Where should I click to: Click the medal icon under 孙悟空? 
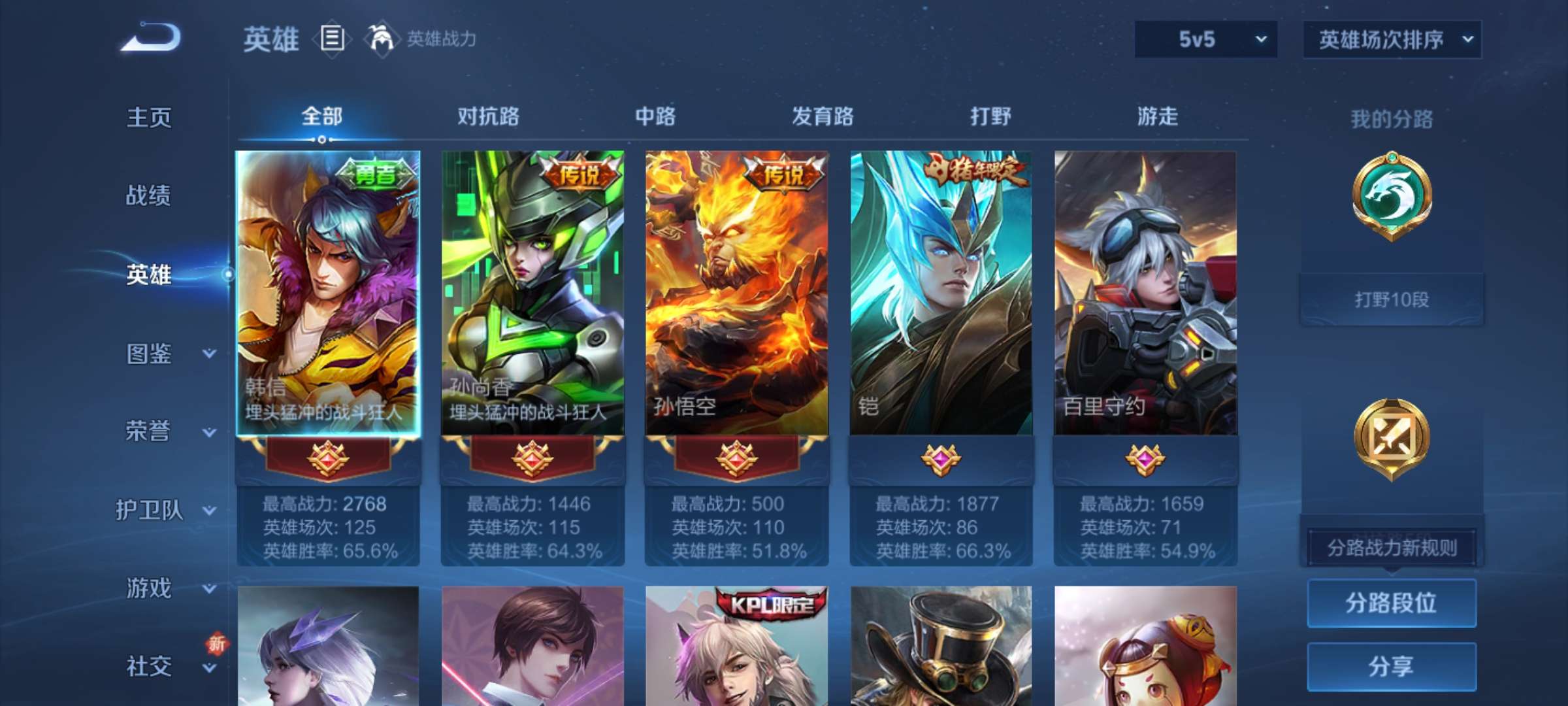[737, 458]
